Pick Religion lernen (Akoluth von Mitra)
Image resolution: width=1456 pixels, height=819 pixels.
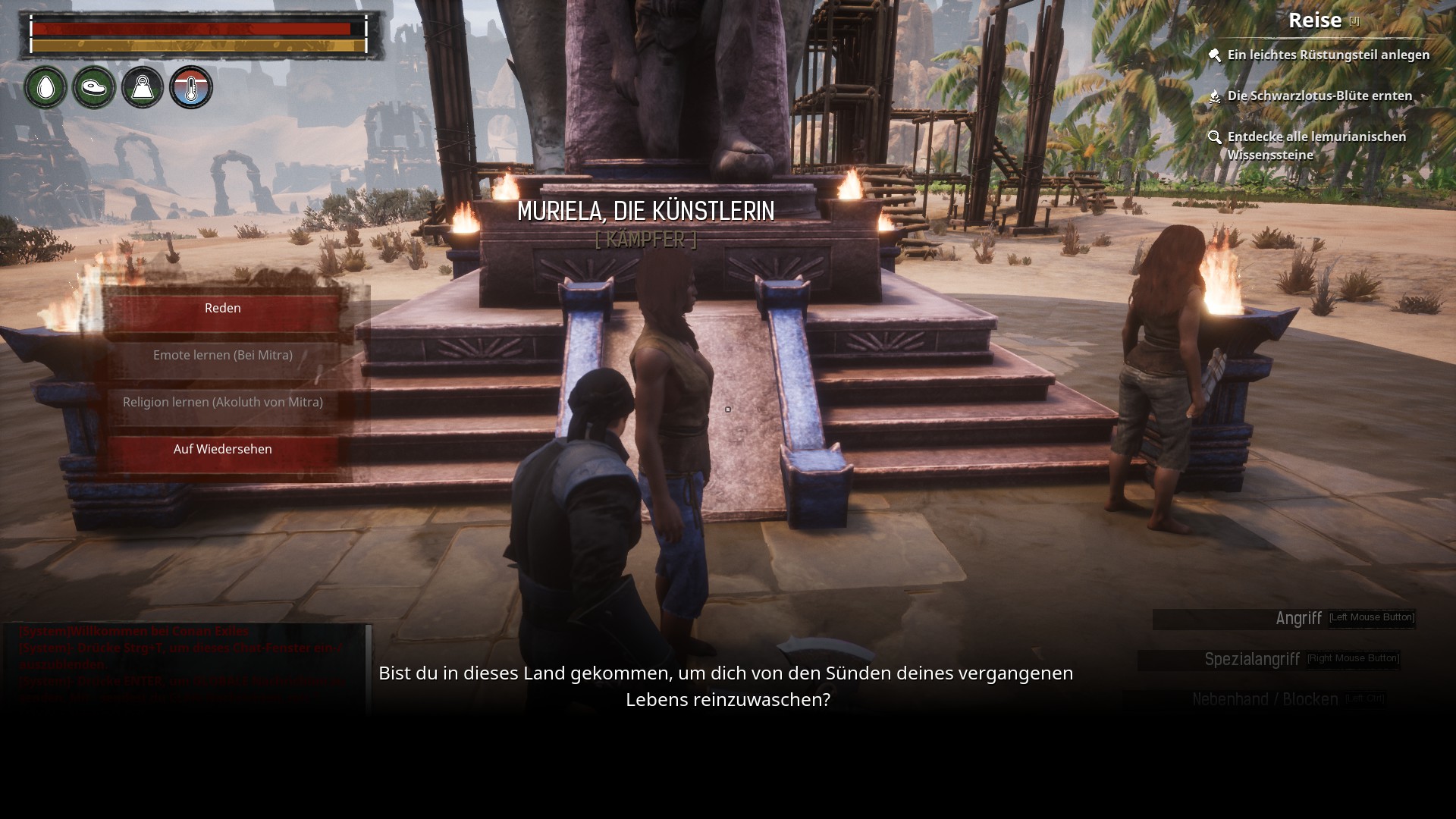[223, 403]
